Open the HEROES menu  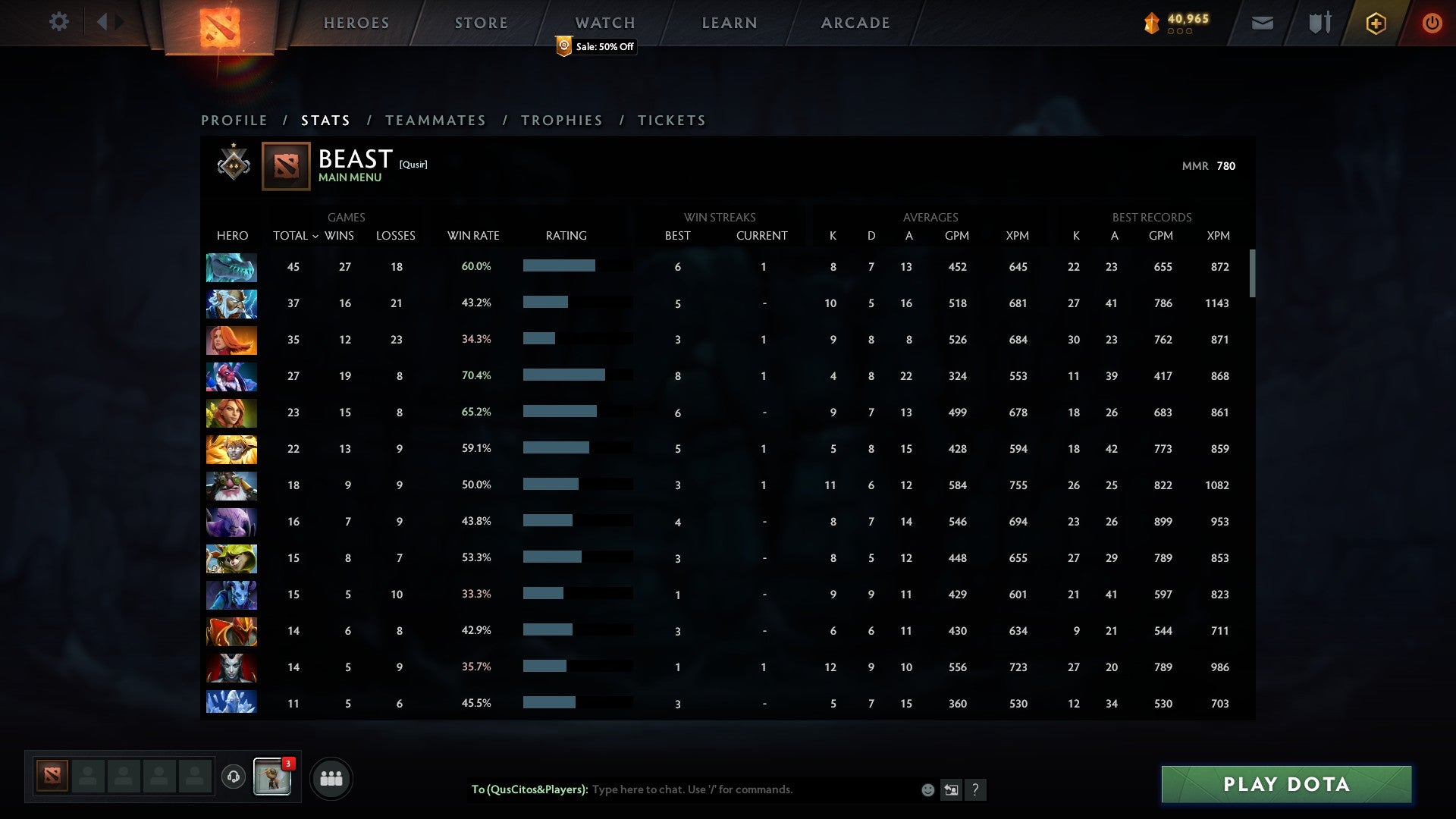coord(356,23)
